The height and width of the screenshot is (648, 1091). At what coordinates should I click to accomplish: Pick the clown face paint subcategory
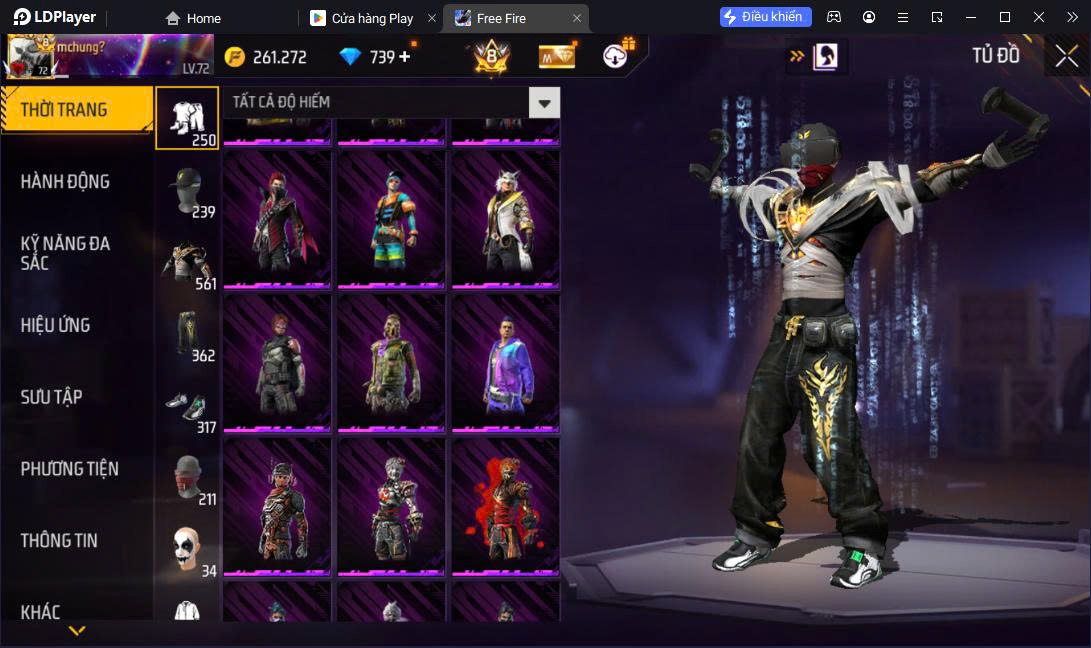(x=186, y=548)
